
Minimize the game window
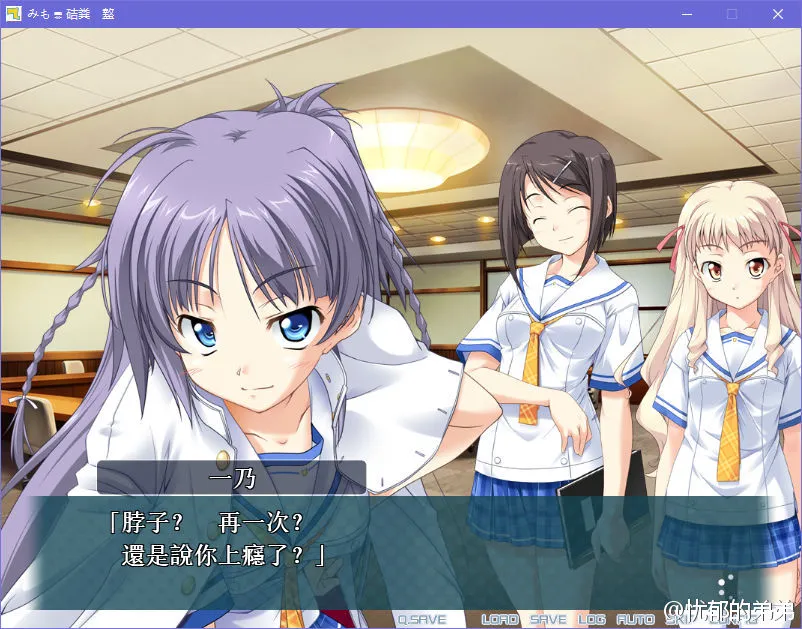tap(686, 14)
